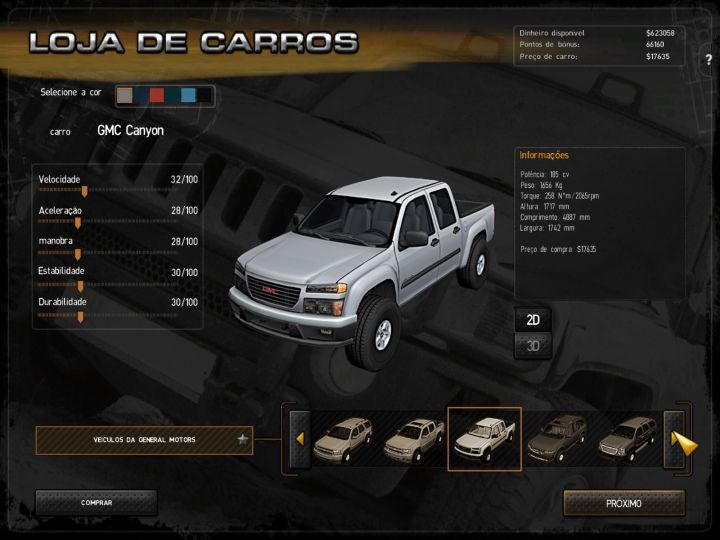The width and height of the screenshot is (720, 540).
Task: Choose the beige SUV thumbnail
Action: [x=342, y=439]
